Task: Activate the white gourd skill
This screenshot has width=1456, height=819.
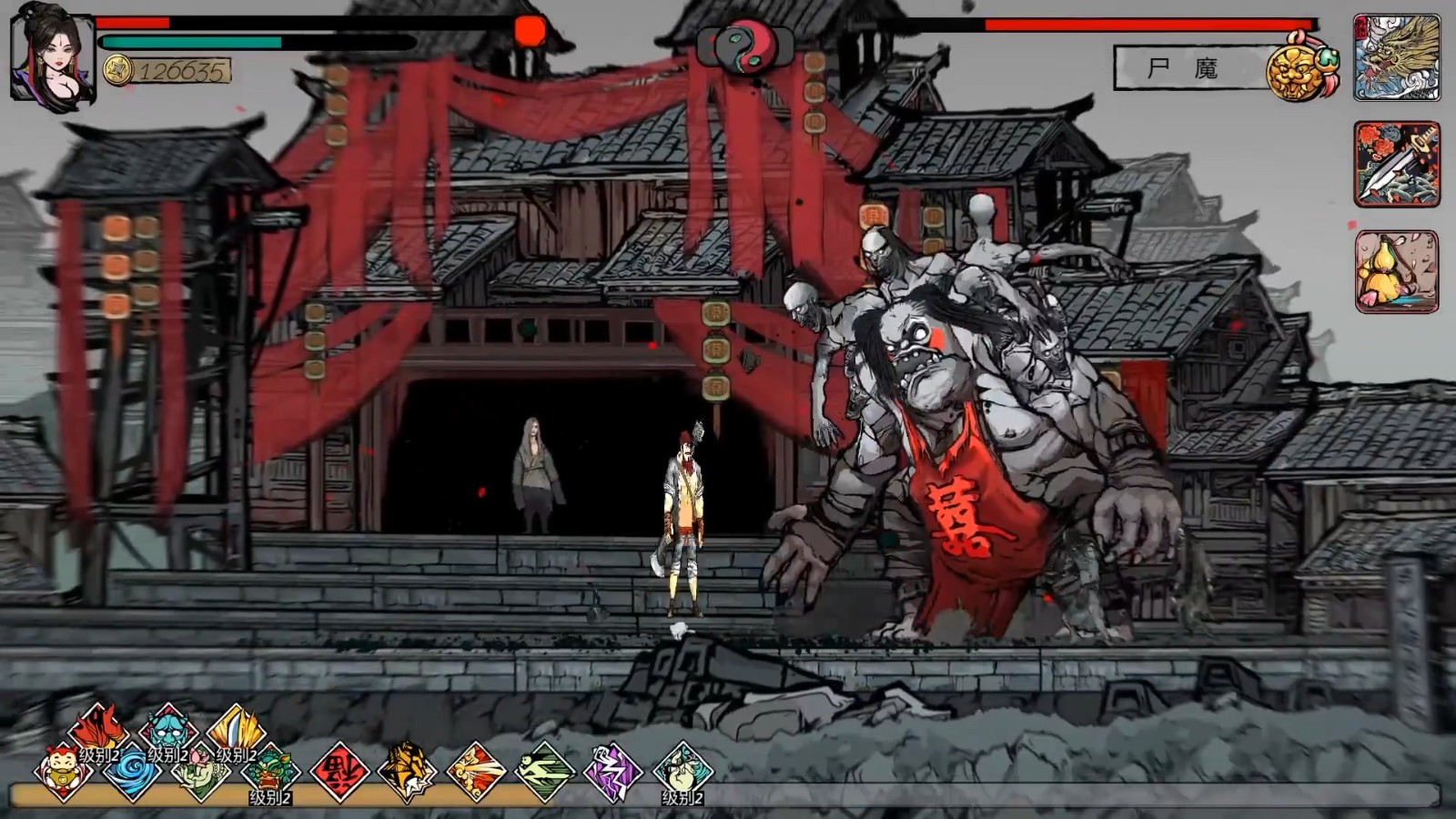Action: tap(682, 772)
